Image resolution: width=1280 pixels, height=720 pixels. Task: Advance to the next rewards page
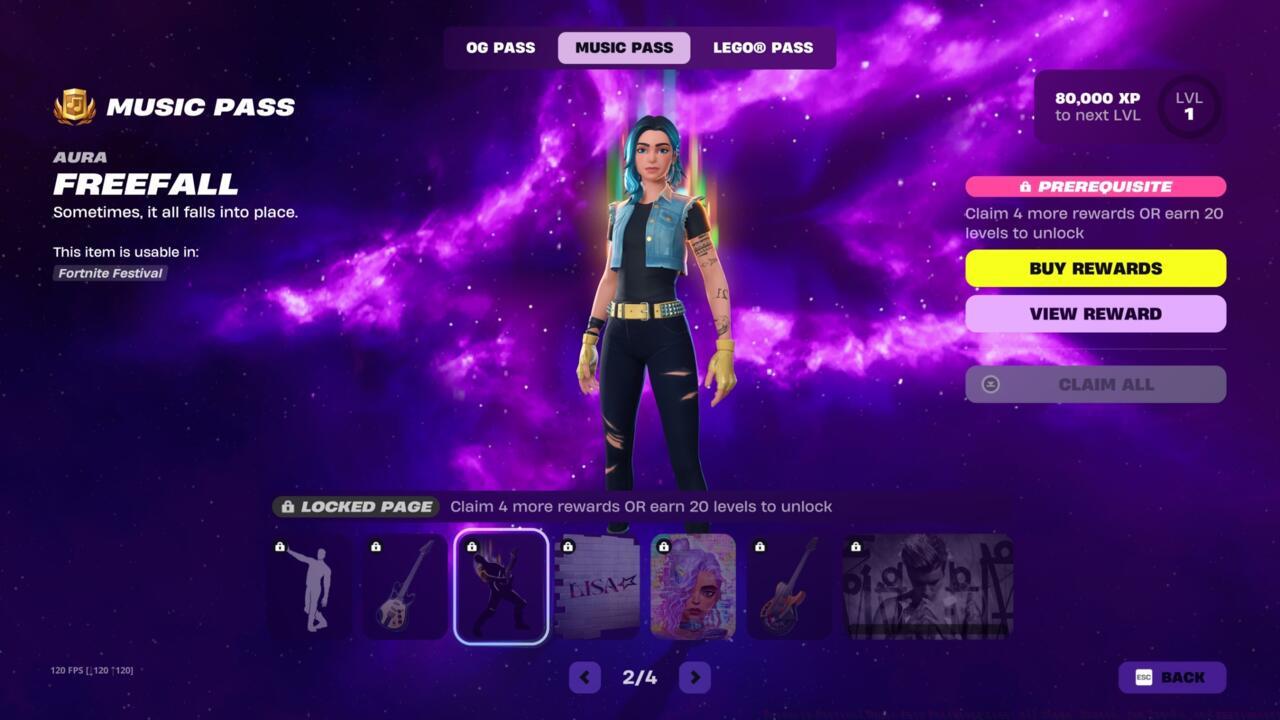pyautogui.click(x=694, y=677)
